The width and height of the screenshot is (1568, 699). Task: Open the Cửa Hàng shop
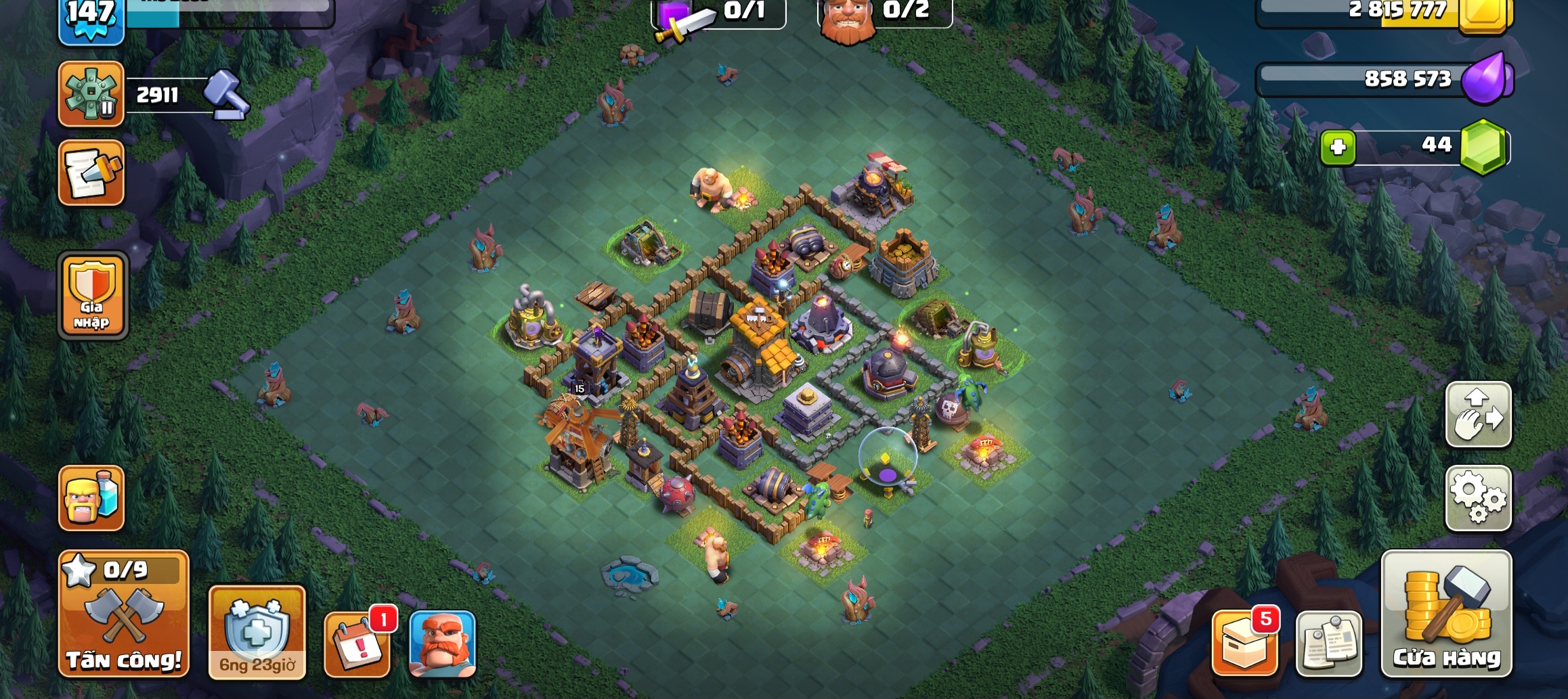point(1446,614)
